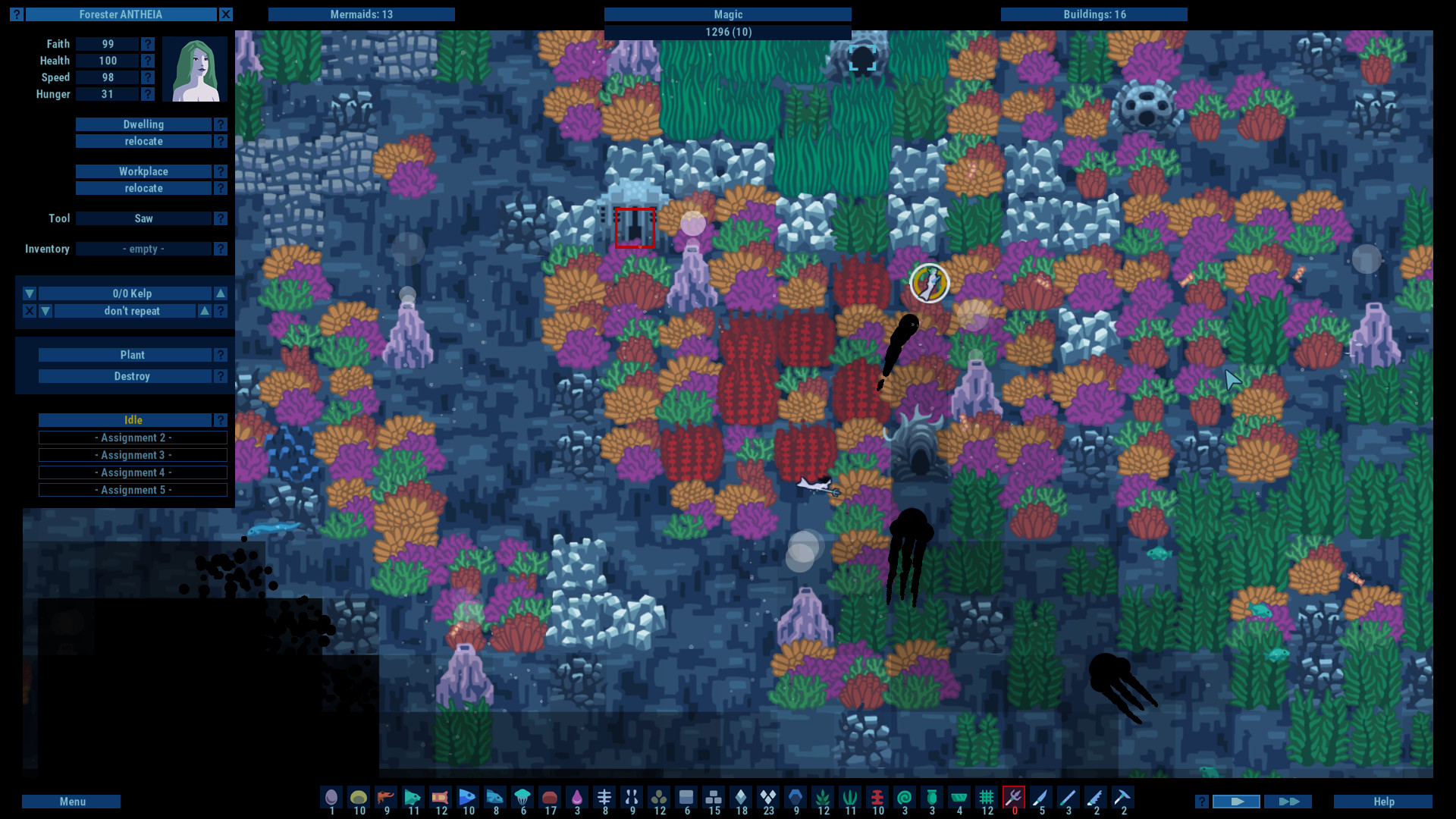Expand the Kelp quantity with the up arrow
This screenshot has width=1456, height=819.
[x=219, y=293]
